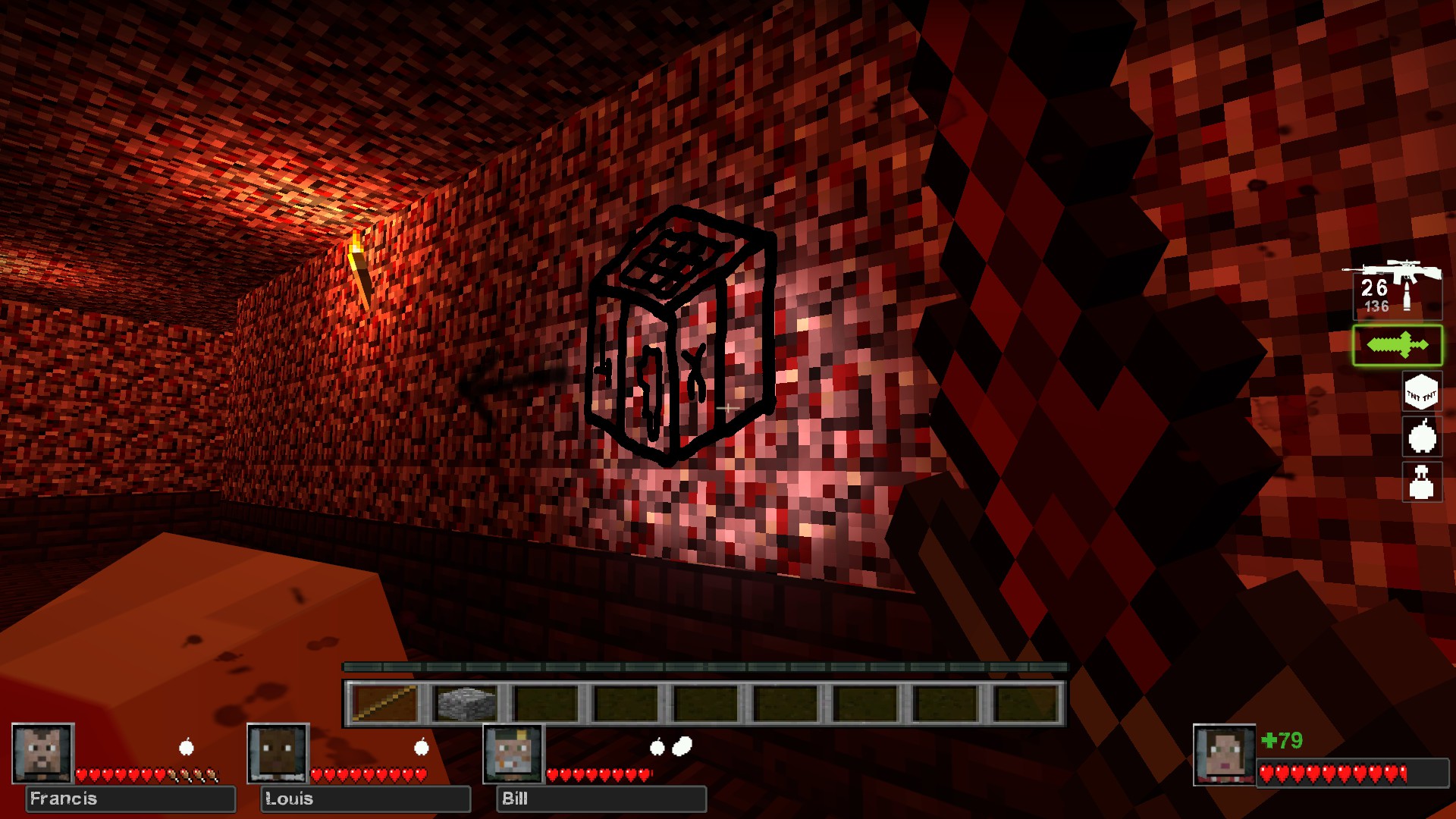Select Louis's teammate portrait
Viewport: 1456px width, 819px height.
[278, 753]
